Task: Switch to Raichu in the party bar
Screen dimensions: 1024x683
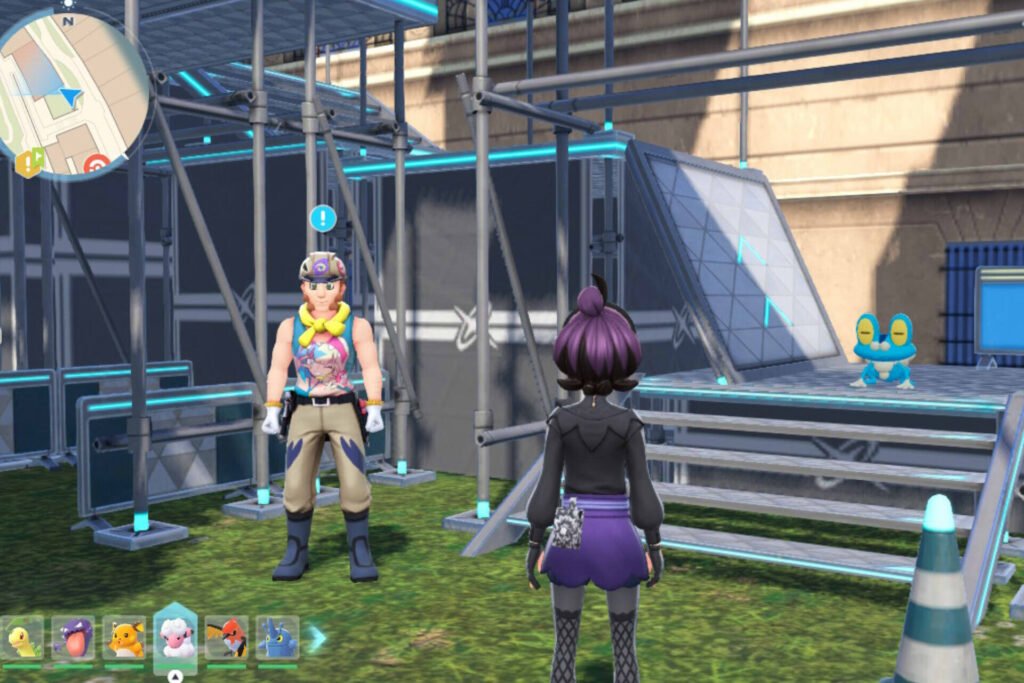Action: click(125, 639)
